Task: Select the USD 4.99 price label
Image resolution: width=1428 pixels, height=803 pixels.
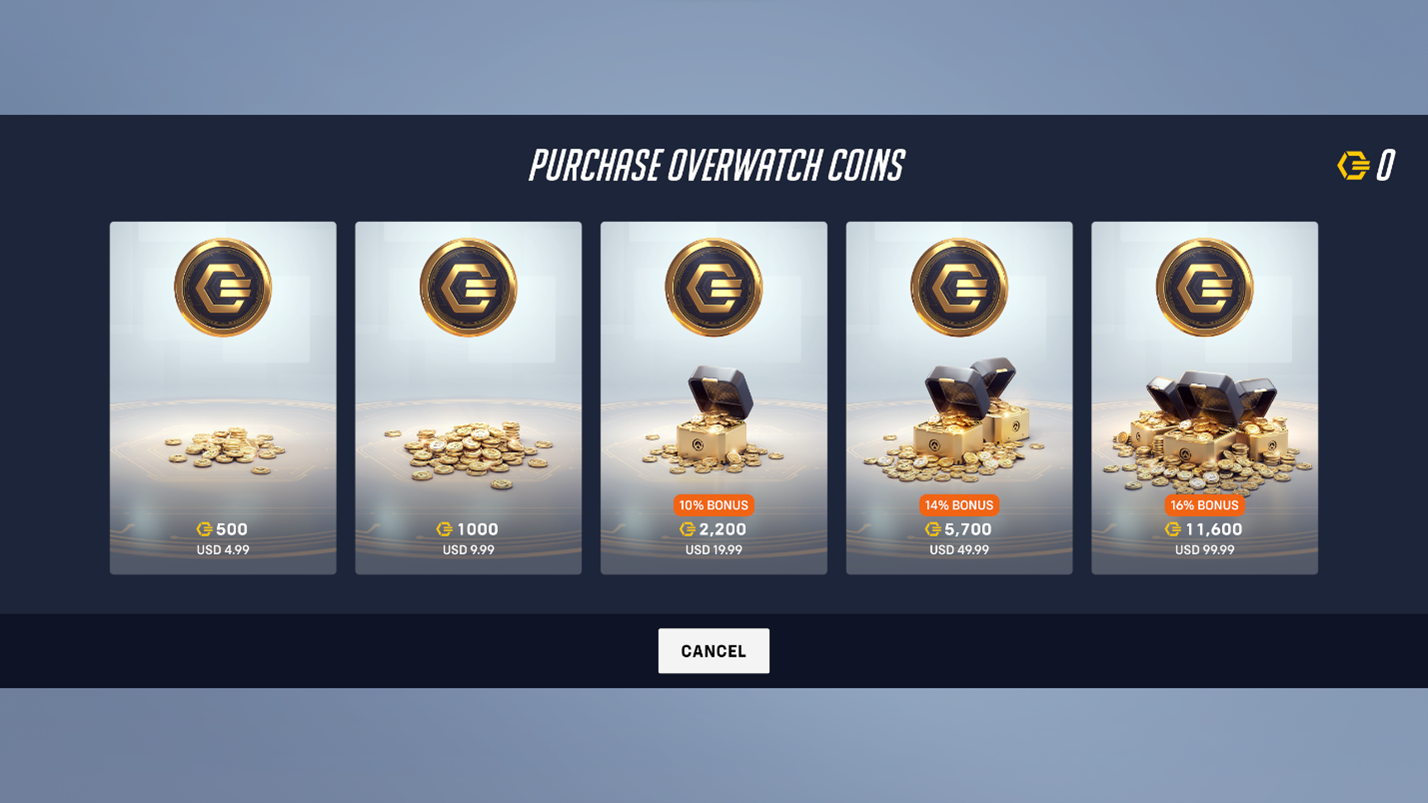Action: pyautogui.click(x=222, y=549)
